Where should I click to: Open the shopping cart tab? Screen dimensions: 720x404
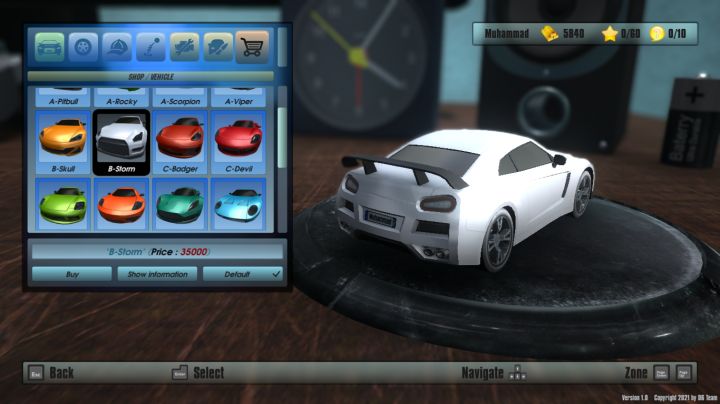pos(252,47)
